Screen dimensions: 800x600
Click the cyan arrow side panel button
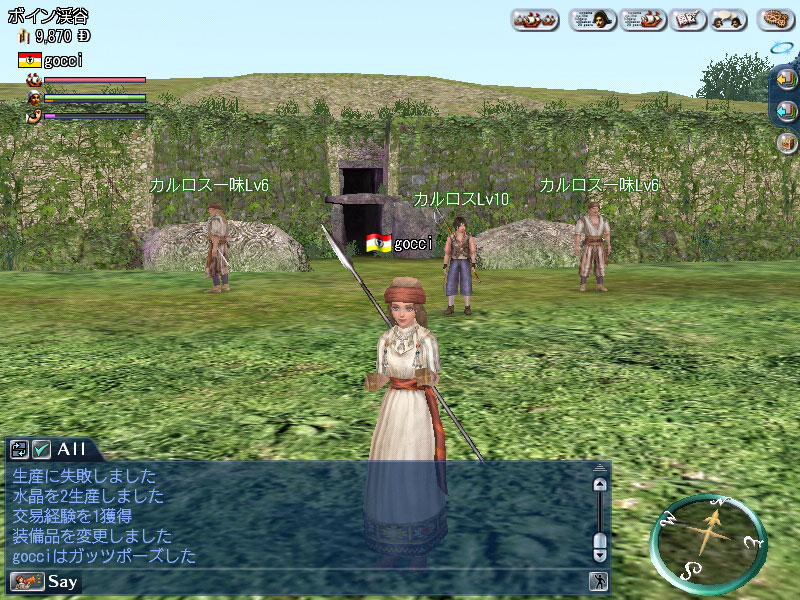click(x=786, y=110)
